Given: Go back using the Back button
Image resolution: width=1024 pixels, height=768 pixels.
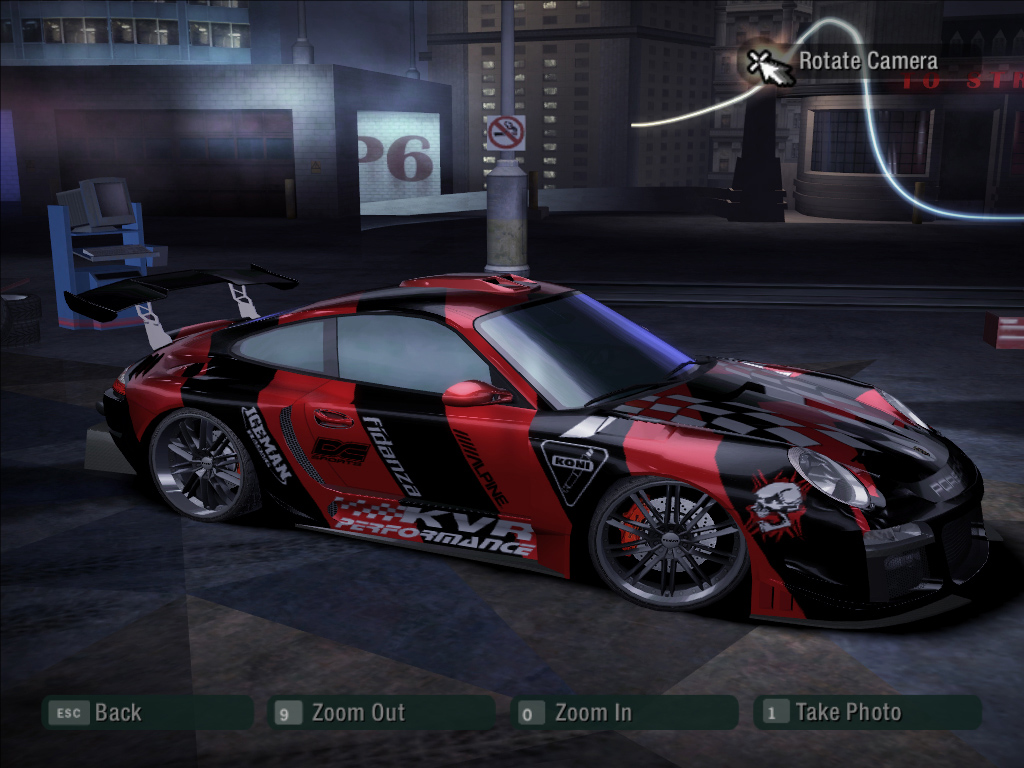Looking at the screenshot, I should [146, 713].
